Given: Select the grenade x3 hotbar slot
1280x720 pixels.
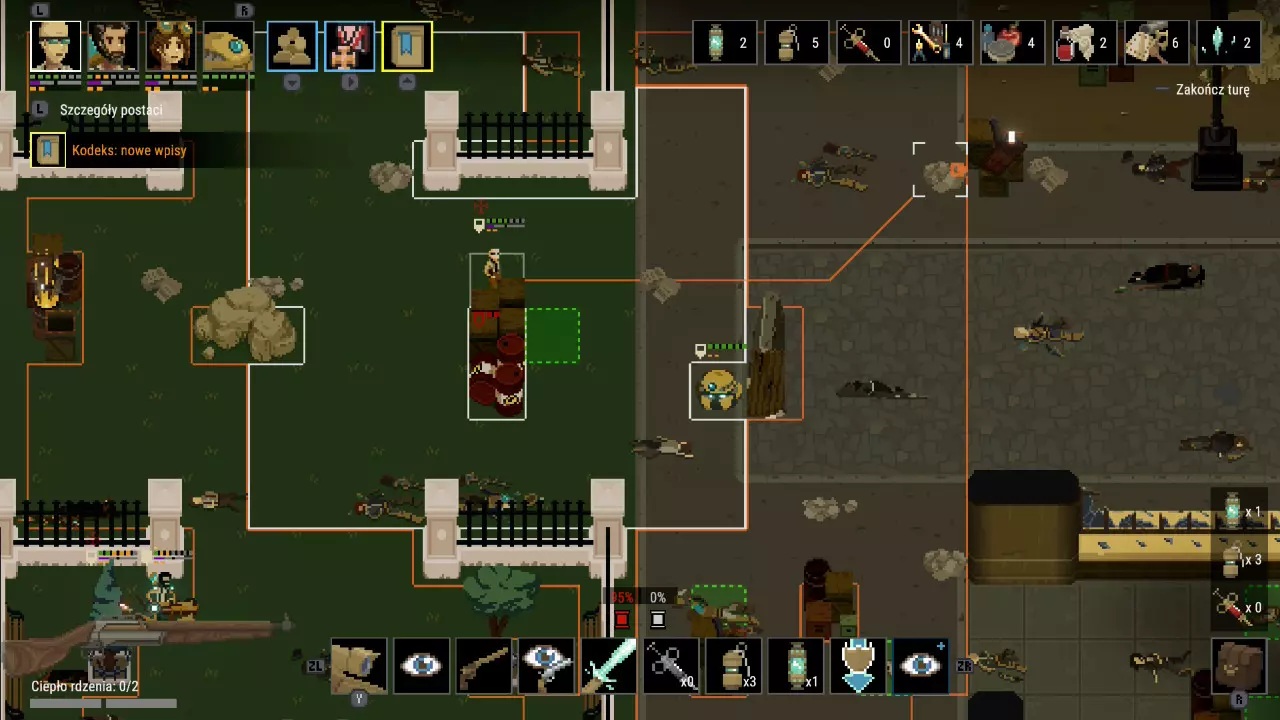Looking at the screenshot, I should click(x=733, y=665).
